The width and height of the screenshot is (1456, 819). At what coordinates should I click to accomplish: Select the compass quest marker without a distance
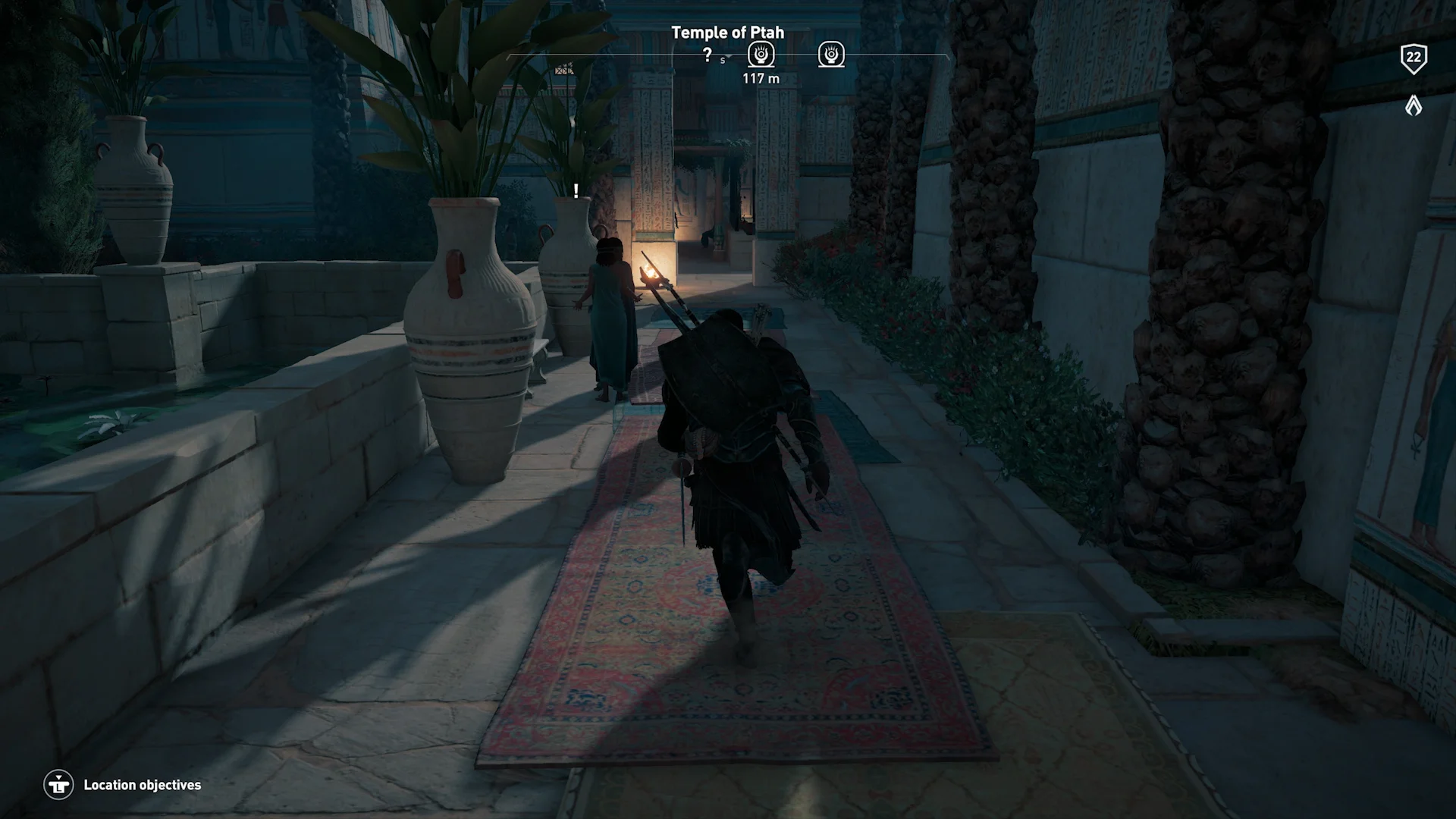(x=831, y=55)
